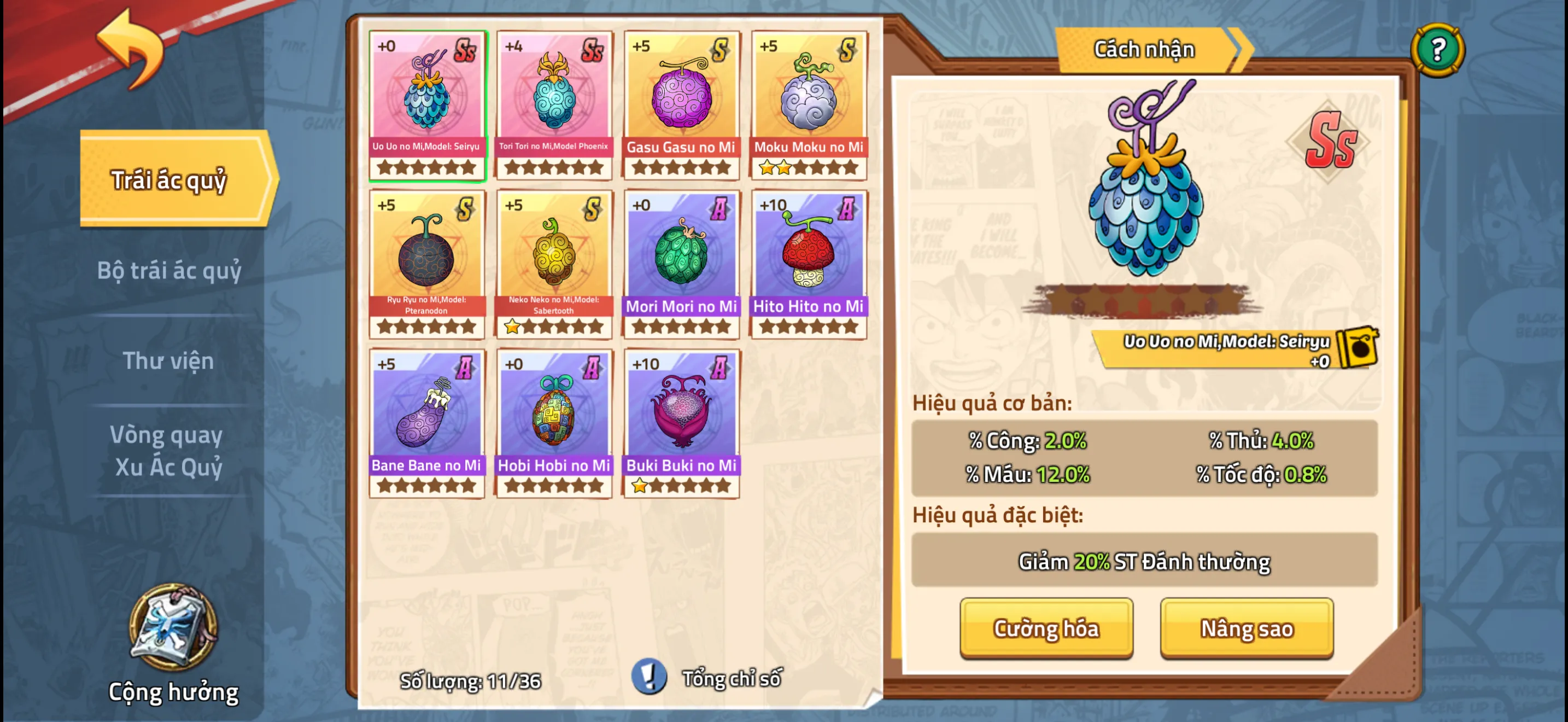Go back with the orange arrow
Image resolution: width=1568 pixels, height=722 pixels.
click(130, 50)
